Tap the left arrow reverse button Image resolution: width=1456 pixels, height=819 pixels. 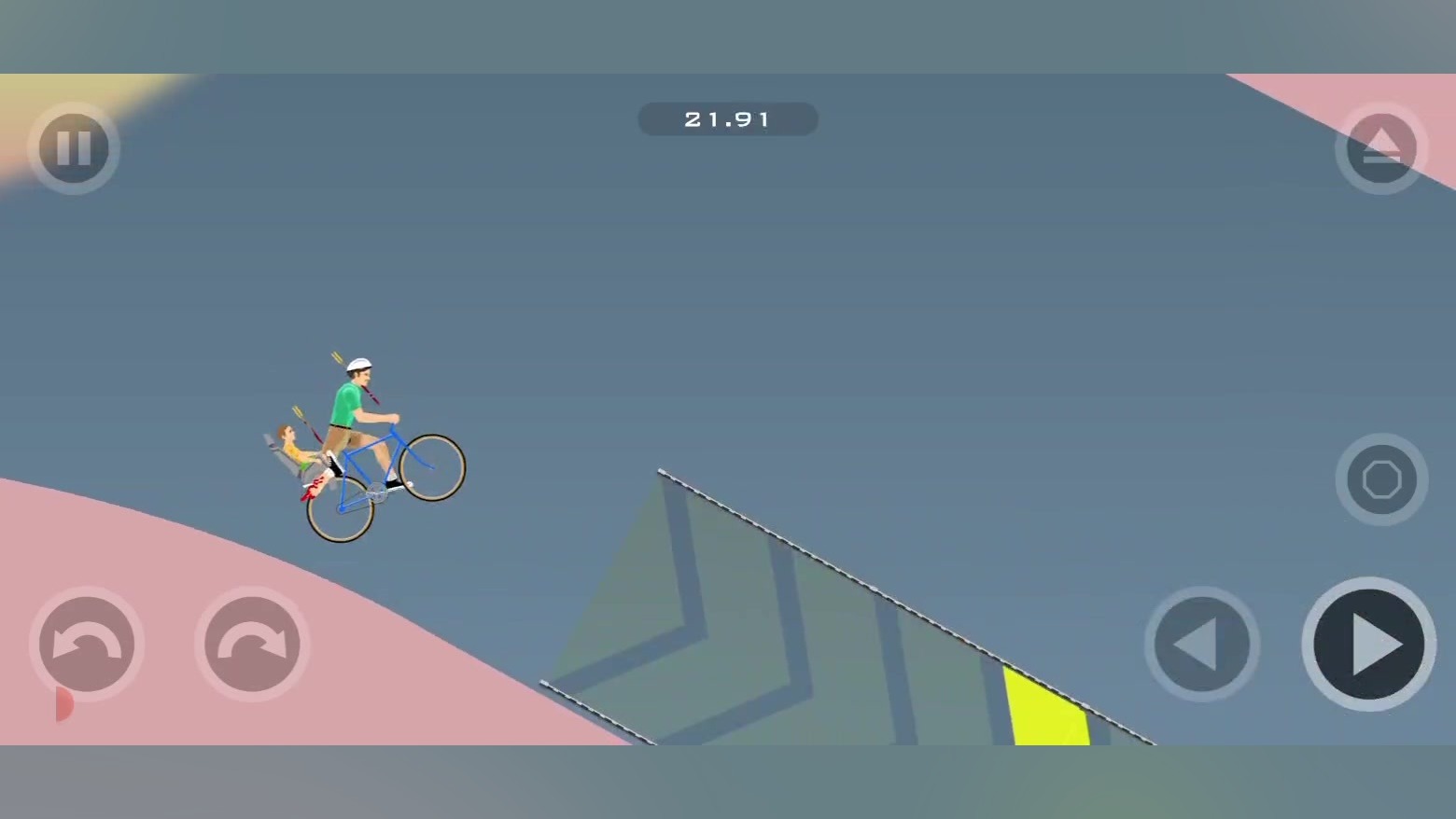tap(1201, 644)
